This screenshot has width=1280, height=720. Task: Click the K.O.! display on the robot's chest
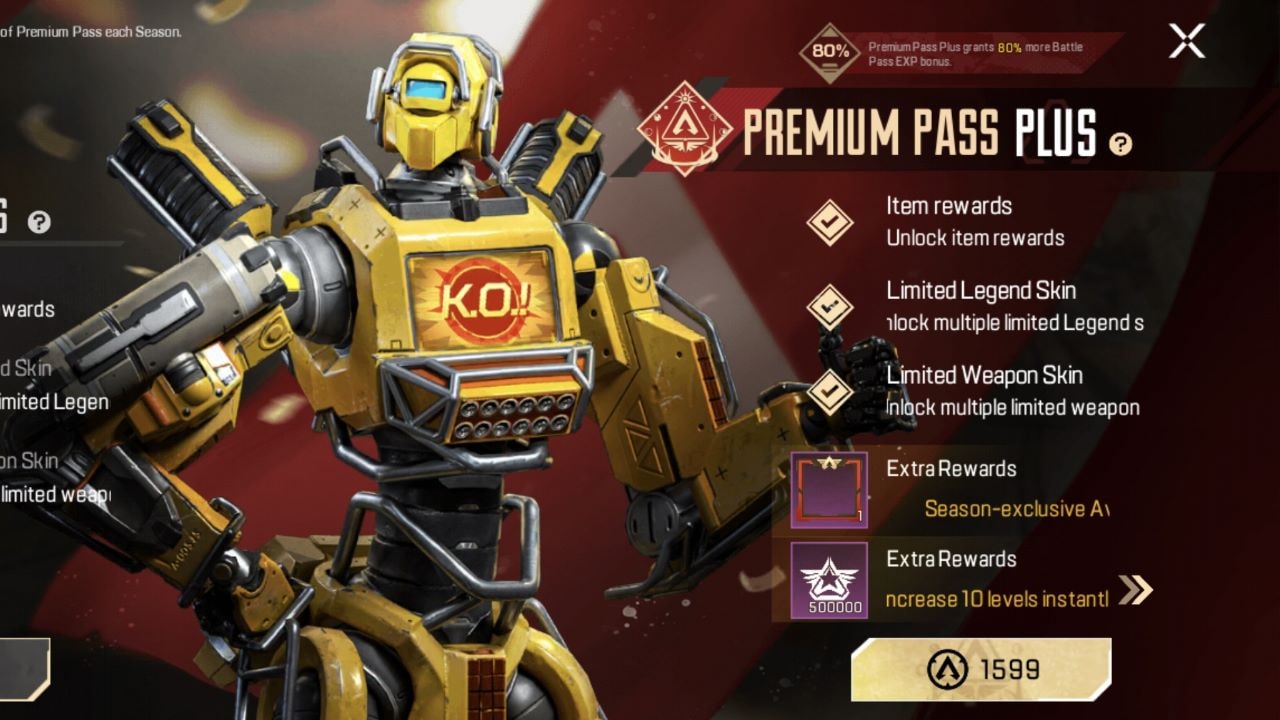pyautogui.click(x=486, y=296)
